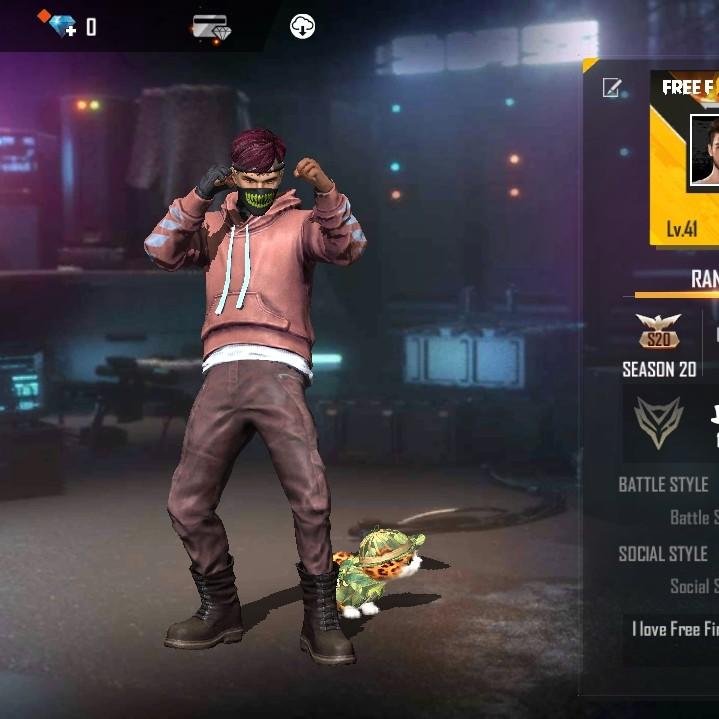Tap the cloud download icon
The height and width of the screenshot is (719, 719).
(302, 27)
